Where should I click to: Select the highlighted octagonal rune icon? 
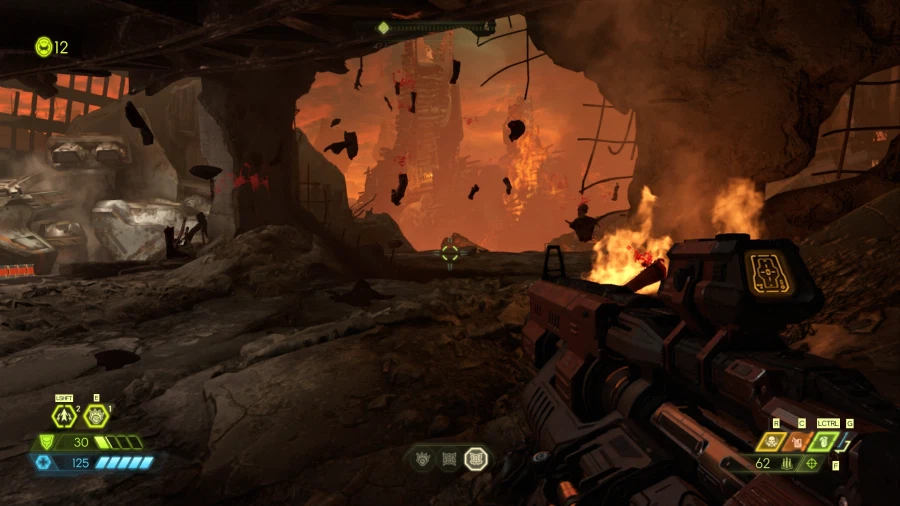[x=477, y=459]
